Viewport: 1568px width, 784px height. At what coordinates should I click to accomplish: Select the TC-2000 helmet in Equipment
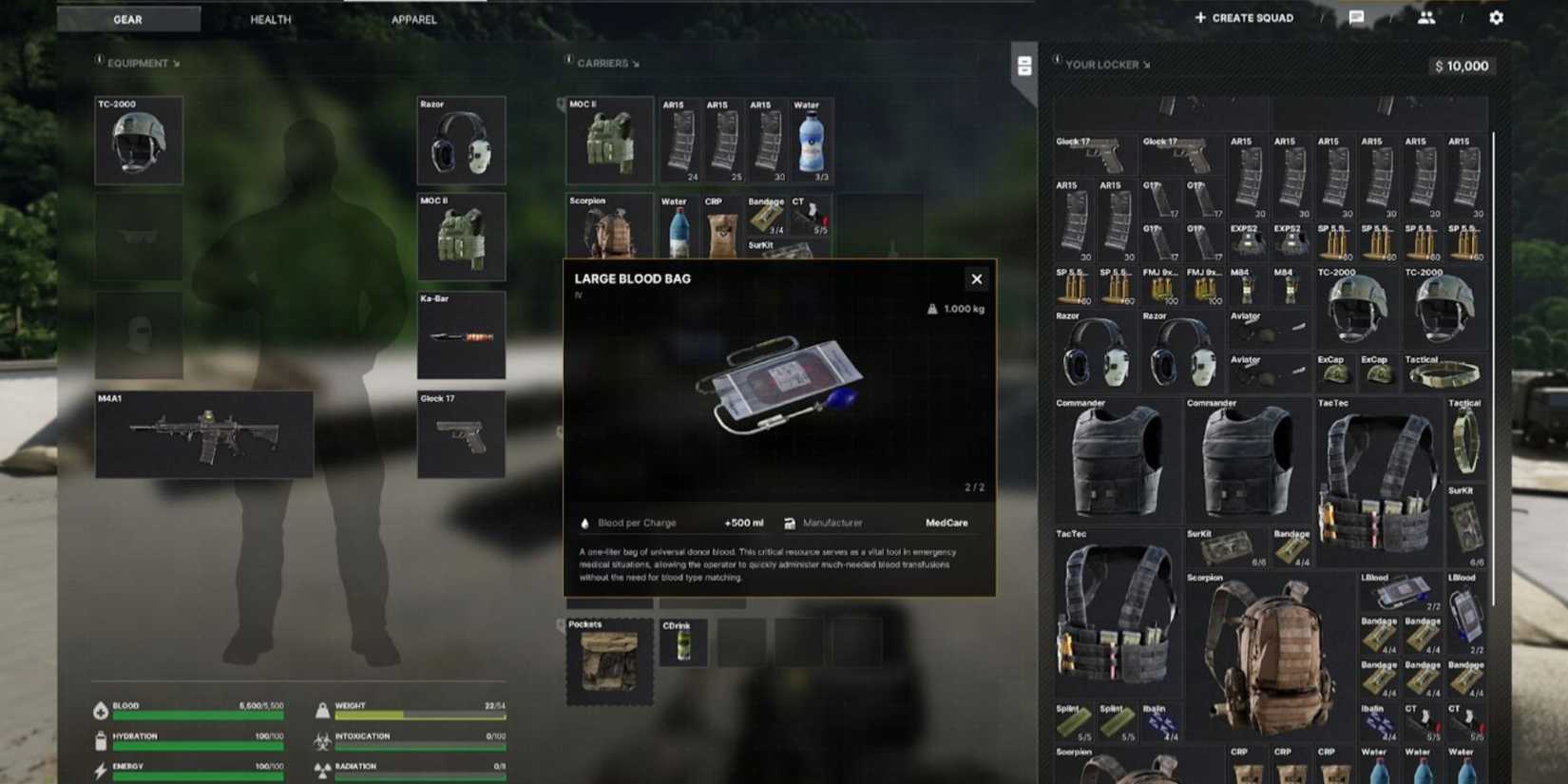pos(138,141)
